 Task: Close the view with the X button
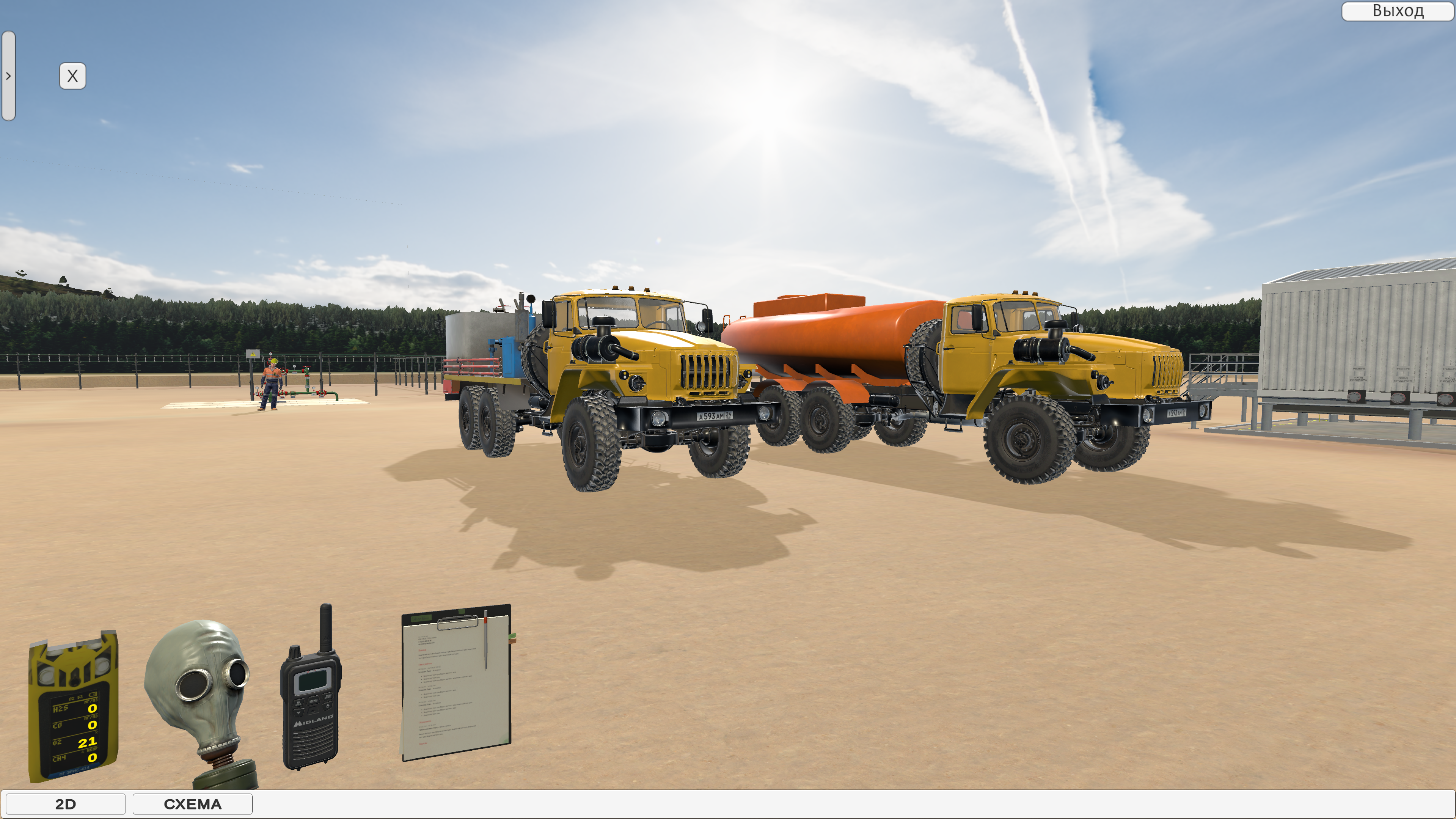73,76
